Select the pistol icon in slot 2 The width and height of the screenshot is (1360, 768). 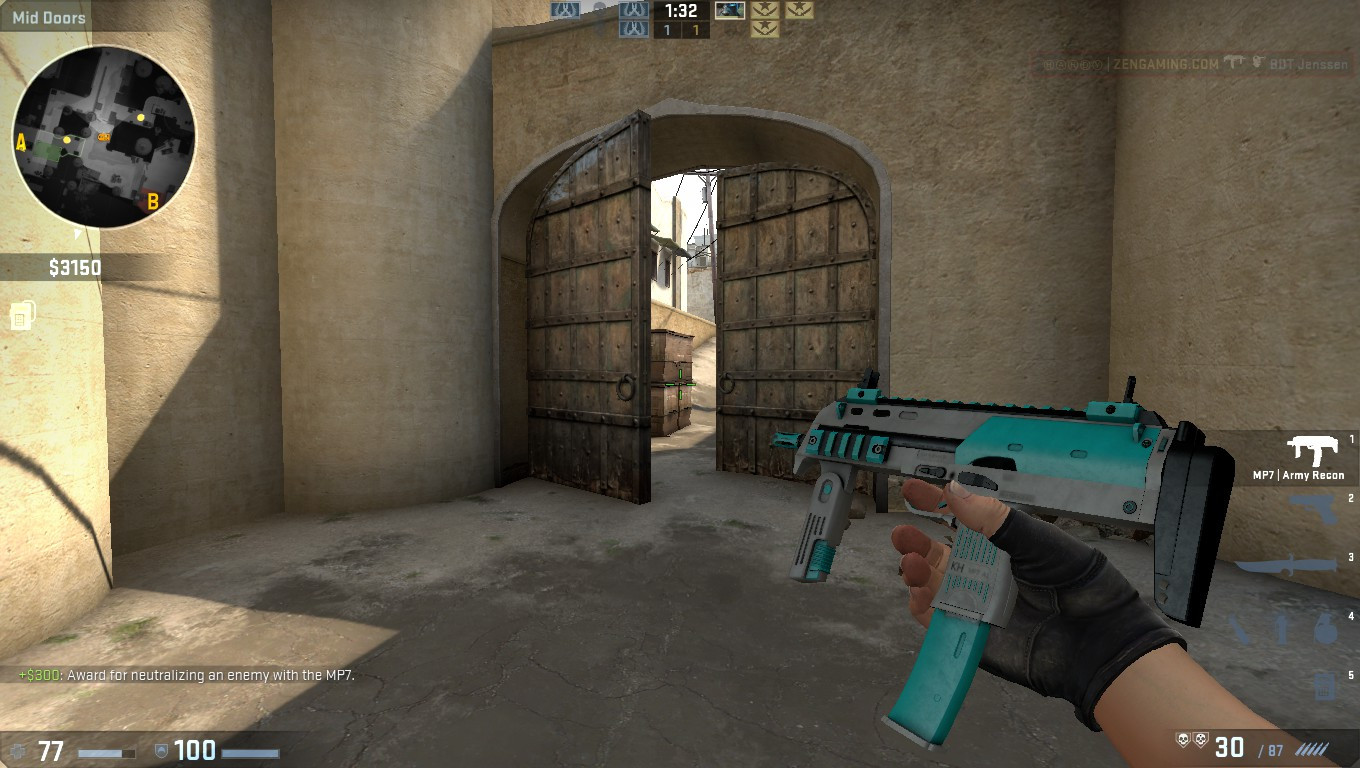pyautogui.click(x=1315, y=506)
